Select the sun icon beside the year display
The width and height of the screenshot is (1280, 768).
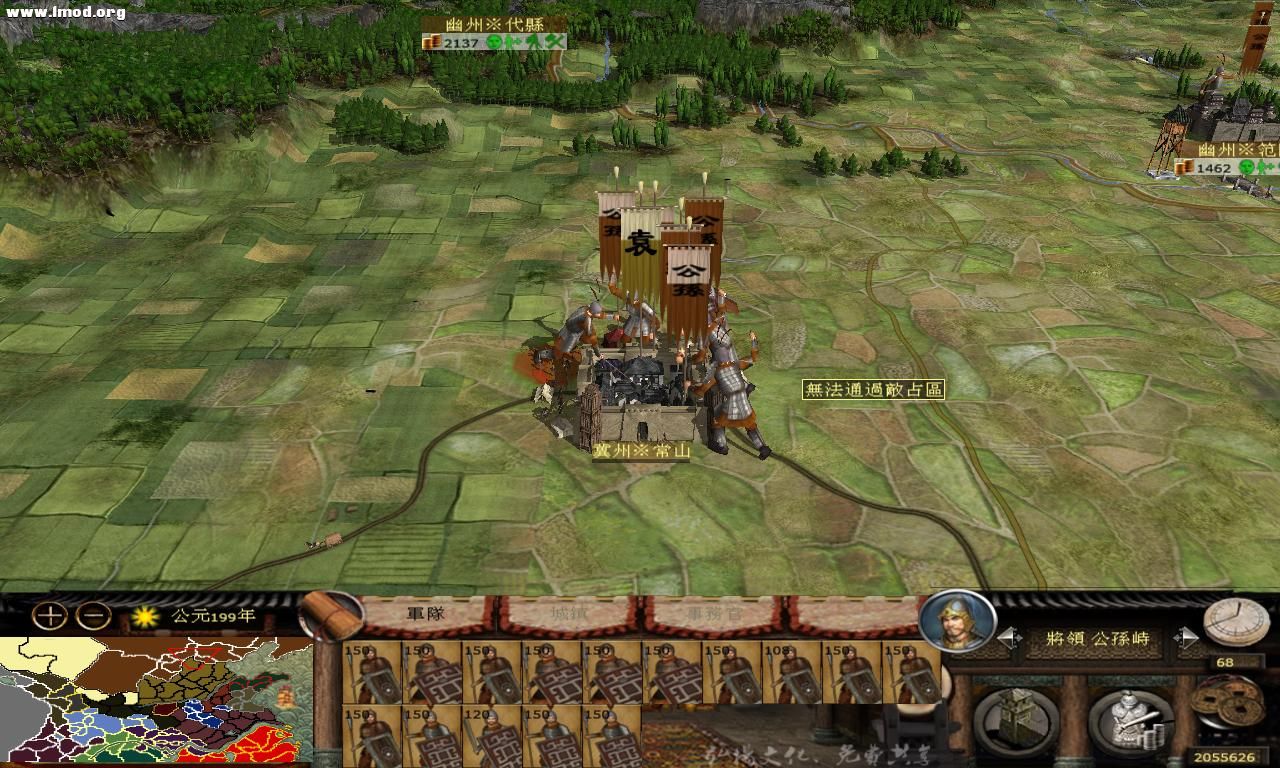coord(146,618)
